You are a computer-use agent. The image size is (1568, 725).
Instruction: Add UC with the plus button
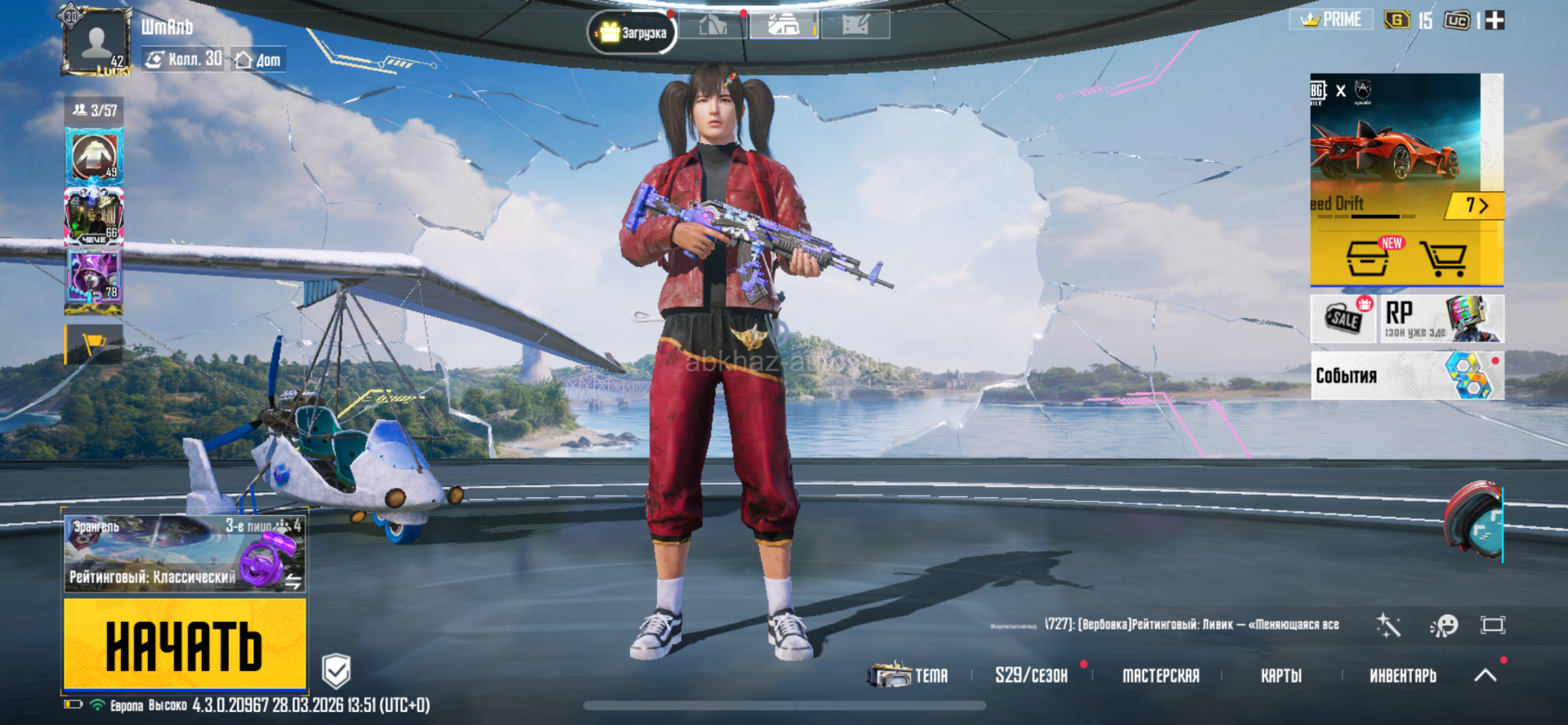[x=1494, y=20]
